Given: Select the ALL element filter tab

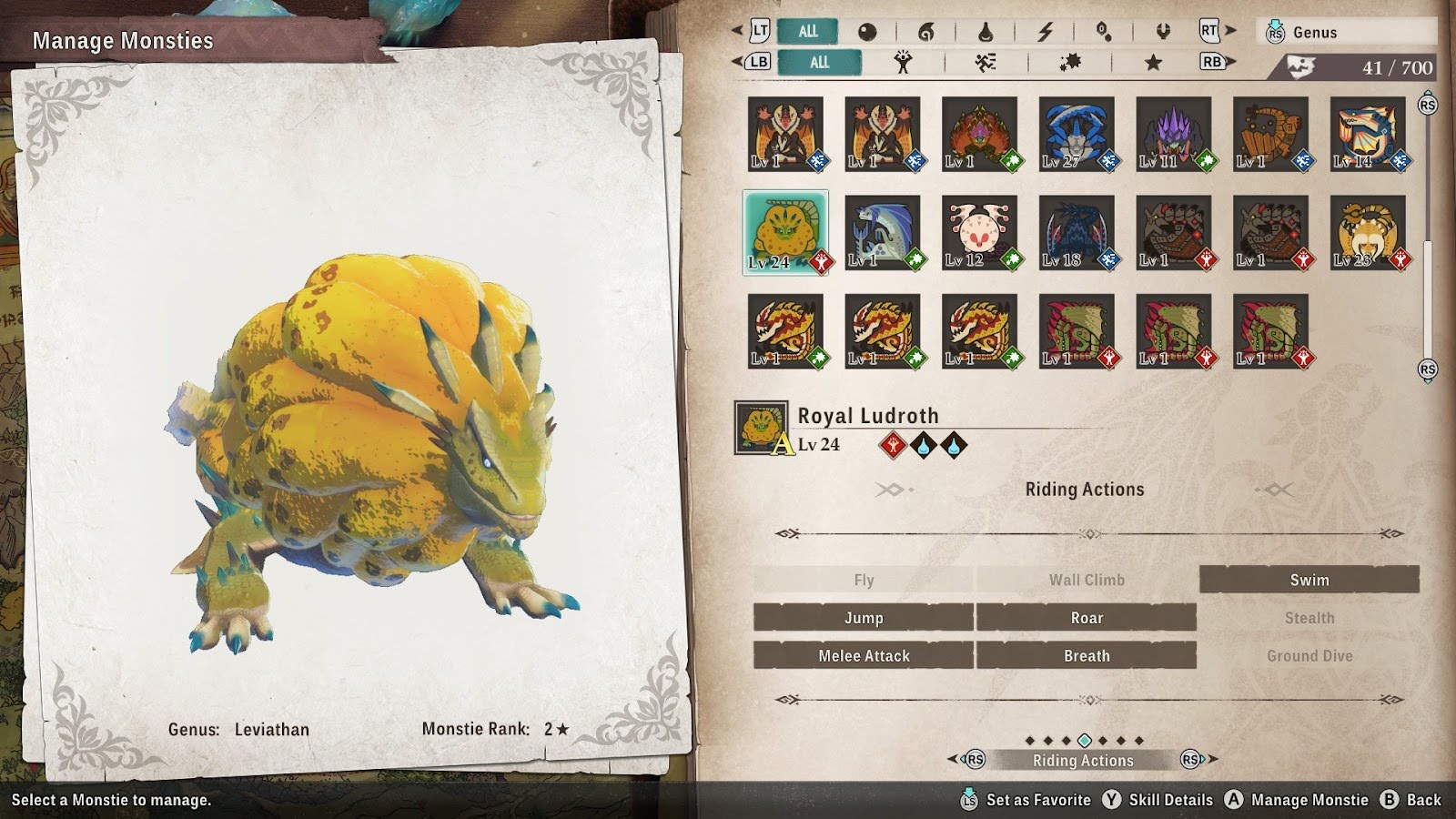Looking at the screenshot, I should [x=807, y=31].
